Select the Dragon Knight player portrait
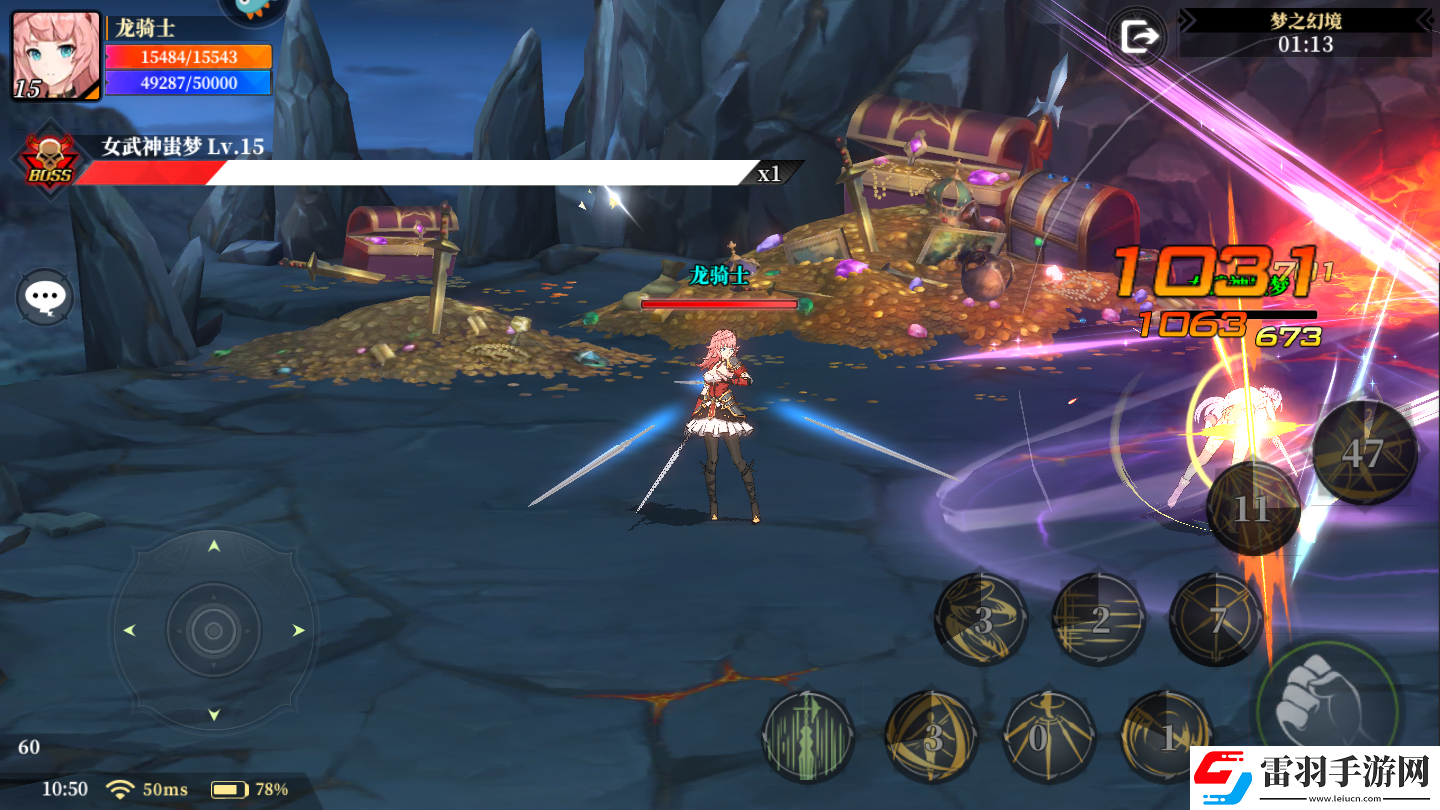Image resolution: width=1440 pixels, height=810 pixels. 56,56
